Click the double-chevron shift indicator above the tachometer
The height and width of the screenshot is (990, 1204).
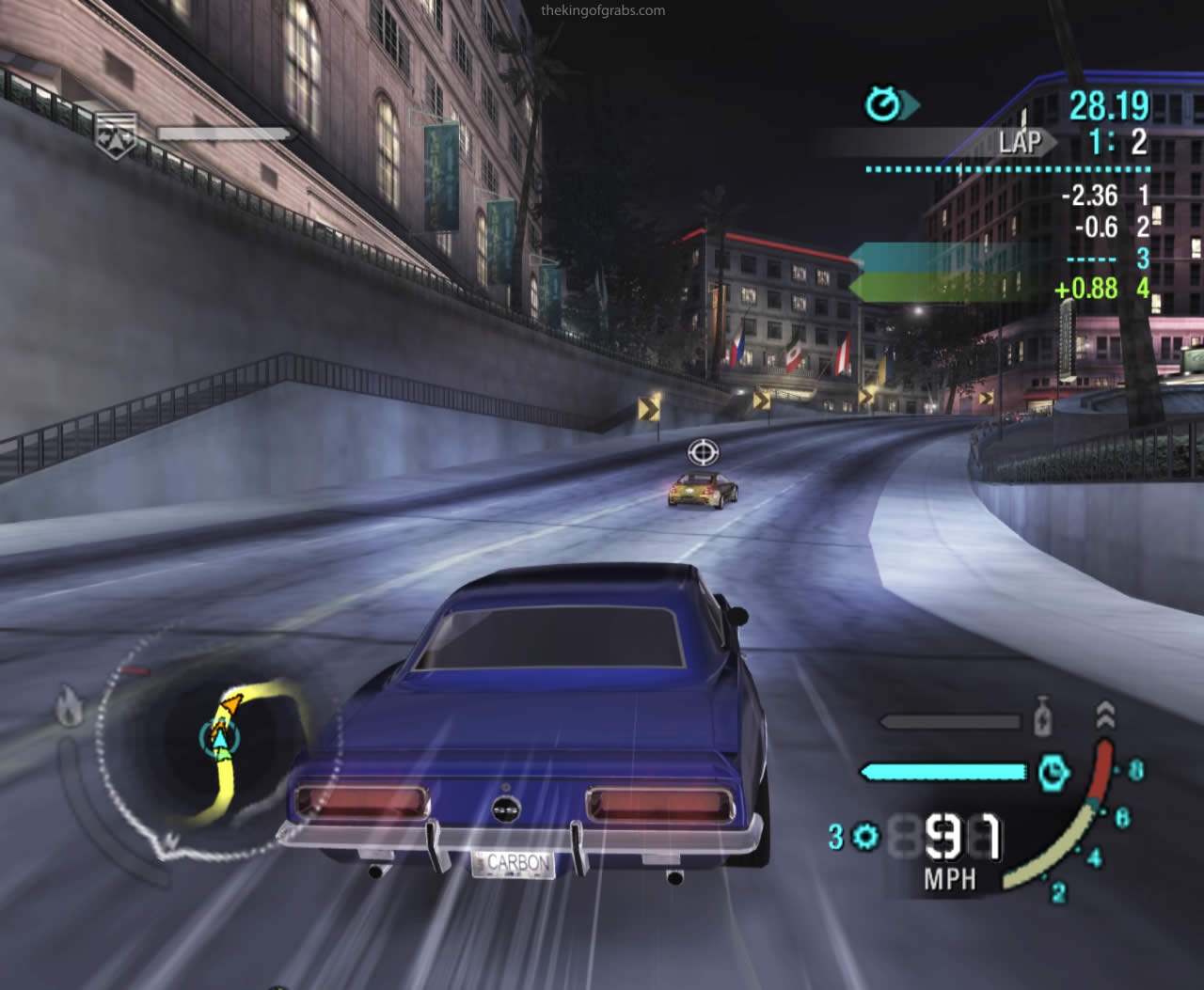coord(1106,715)
